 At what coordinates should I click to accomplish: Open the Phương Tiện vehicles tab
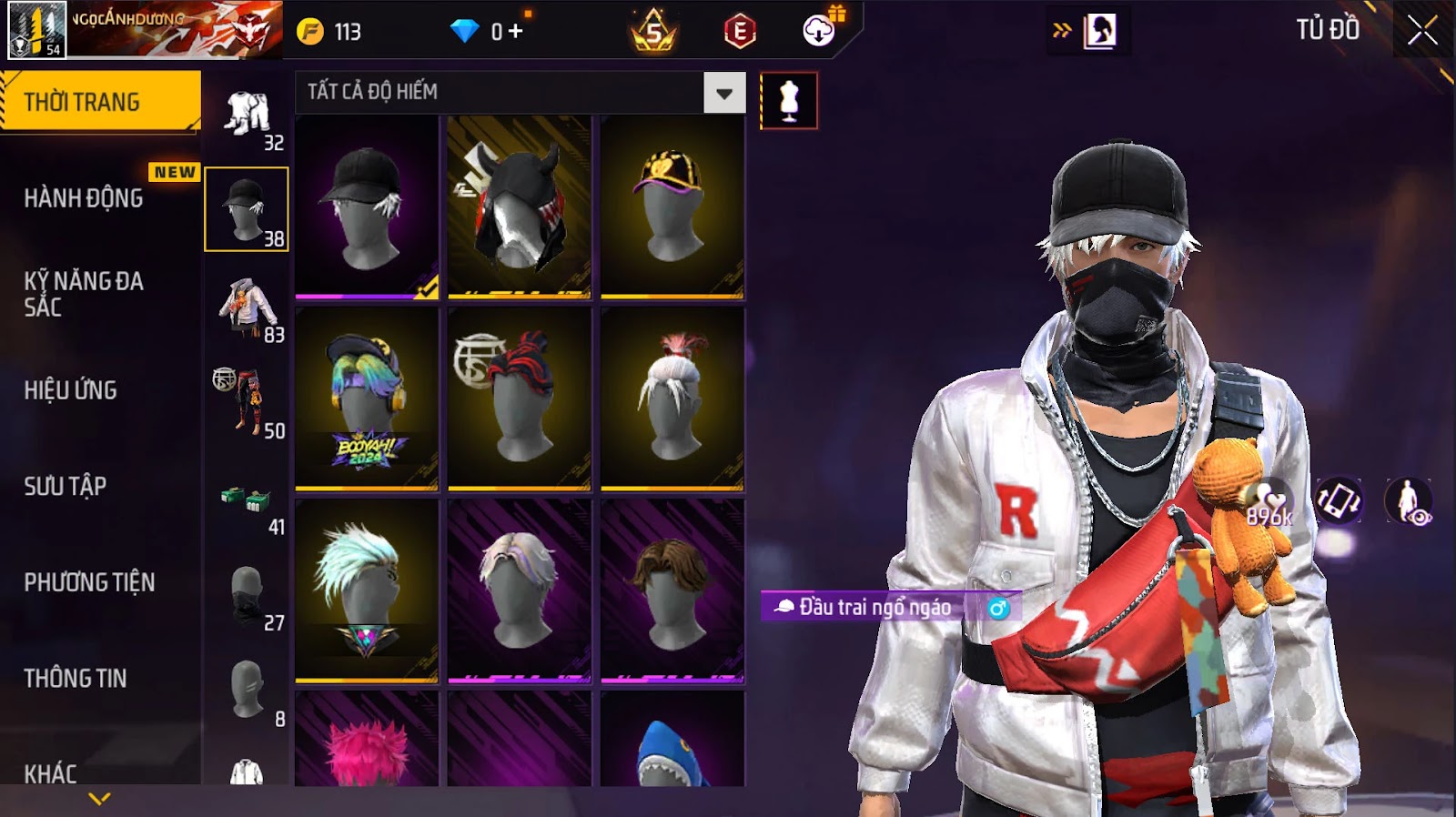pyautogui.click(x=89, y=582)
